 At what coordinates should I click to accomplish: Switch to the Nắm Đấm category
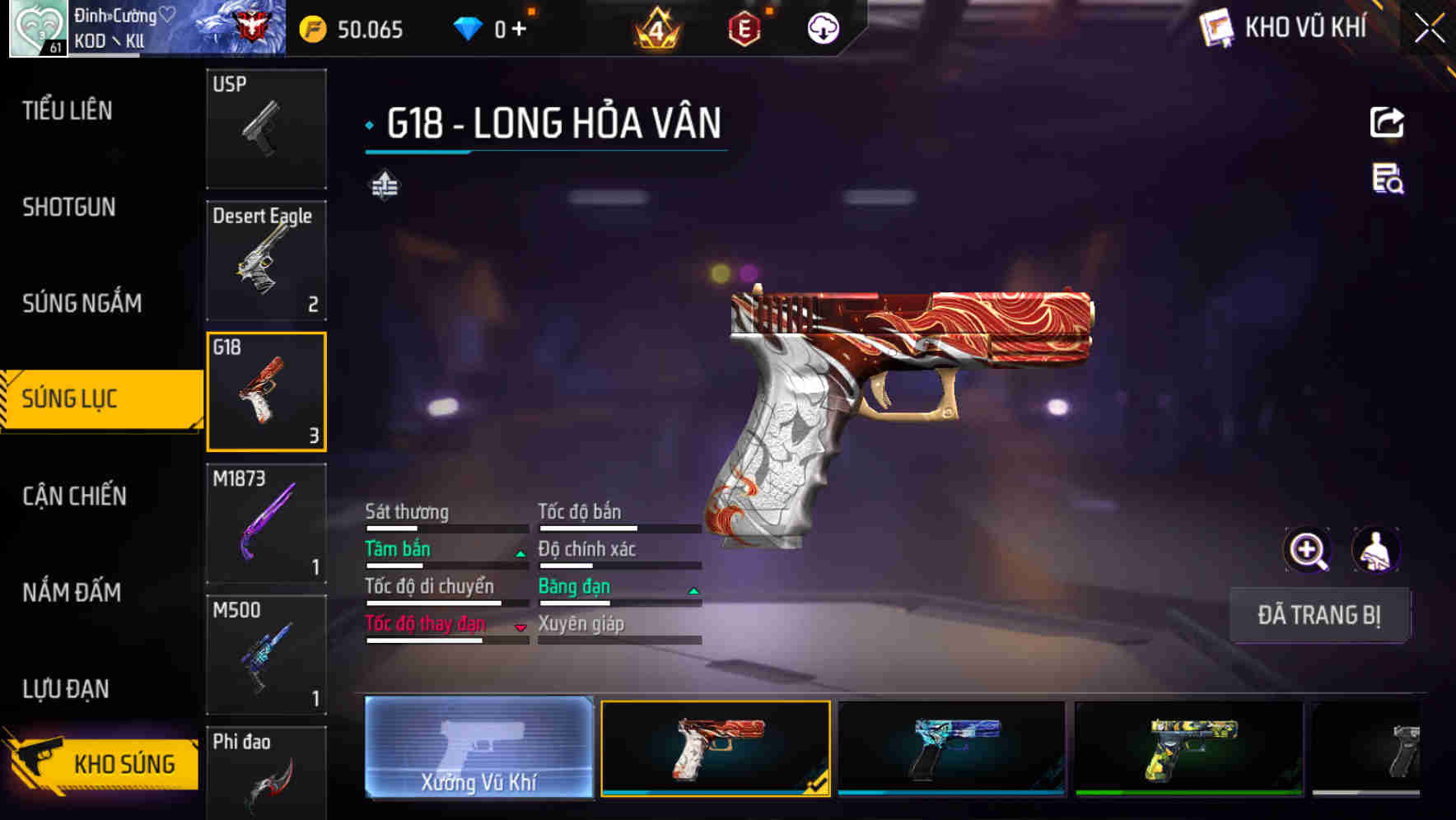click(72, 592)
